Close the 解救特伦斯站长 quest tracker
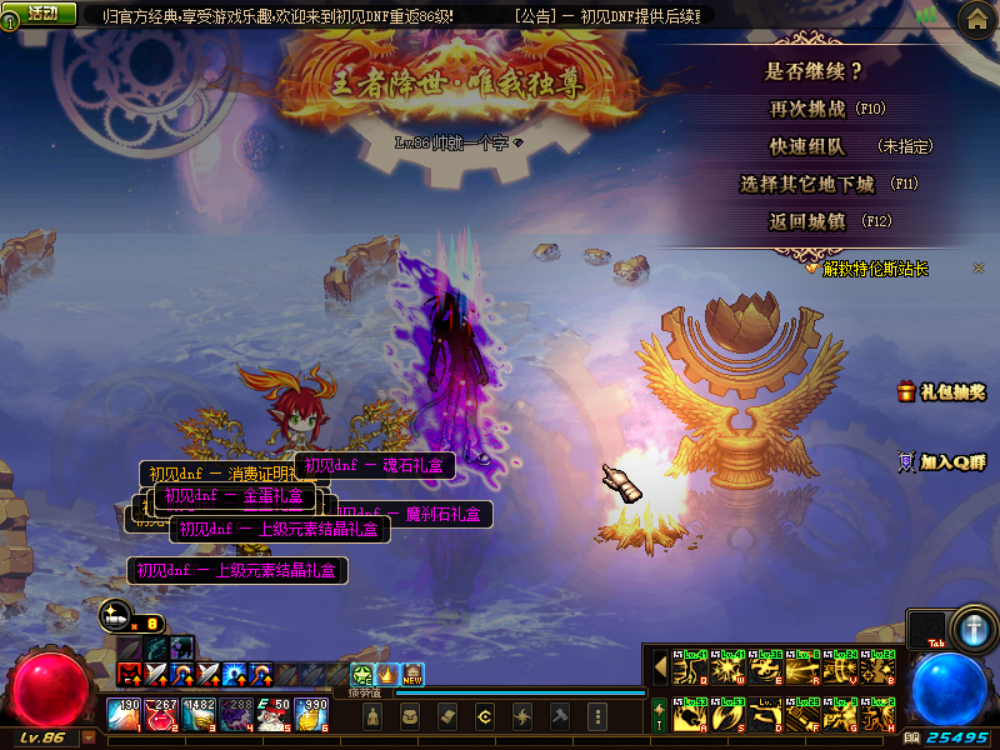Image resolution: width=1000 pixels, height=750 pixels. coord(979,268)
